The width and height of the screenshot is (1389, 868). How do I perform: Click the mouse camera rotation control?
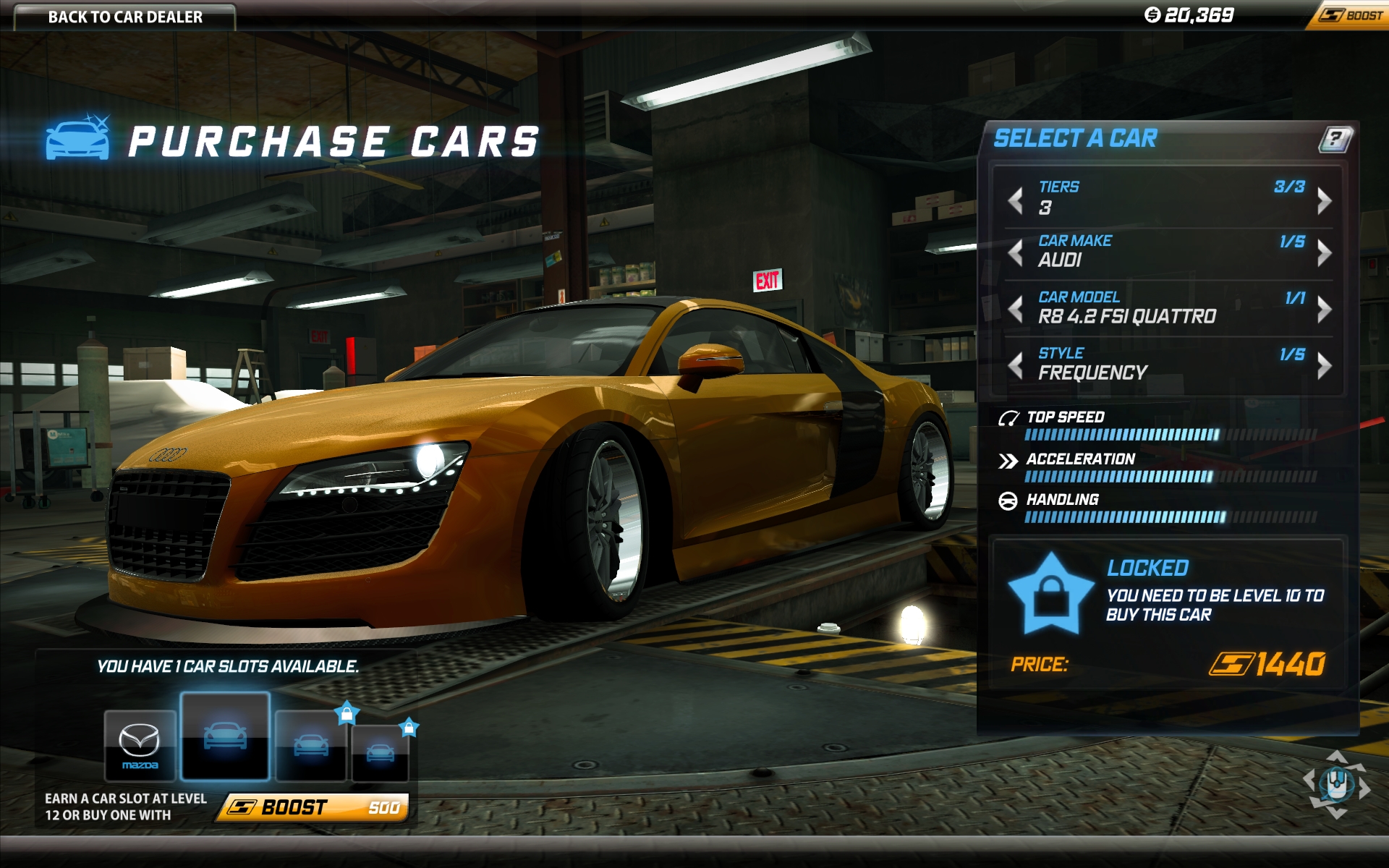pyautogui.click(x=1336, y=784)
